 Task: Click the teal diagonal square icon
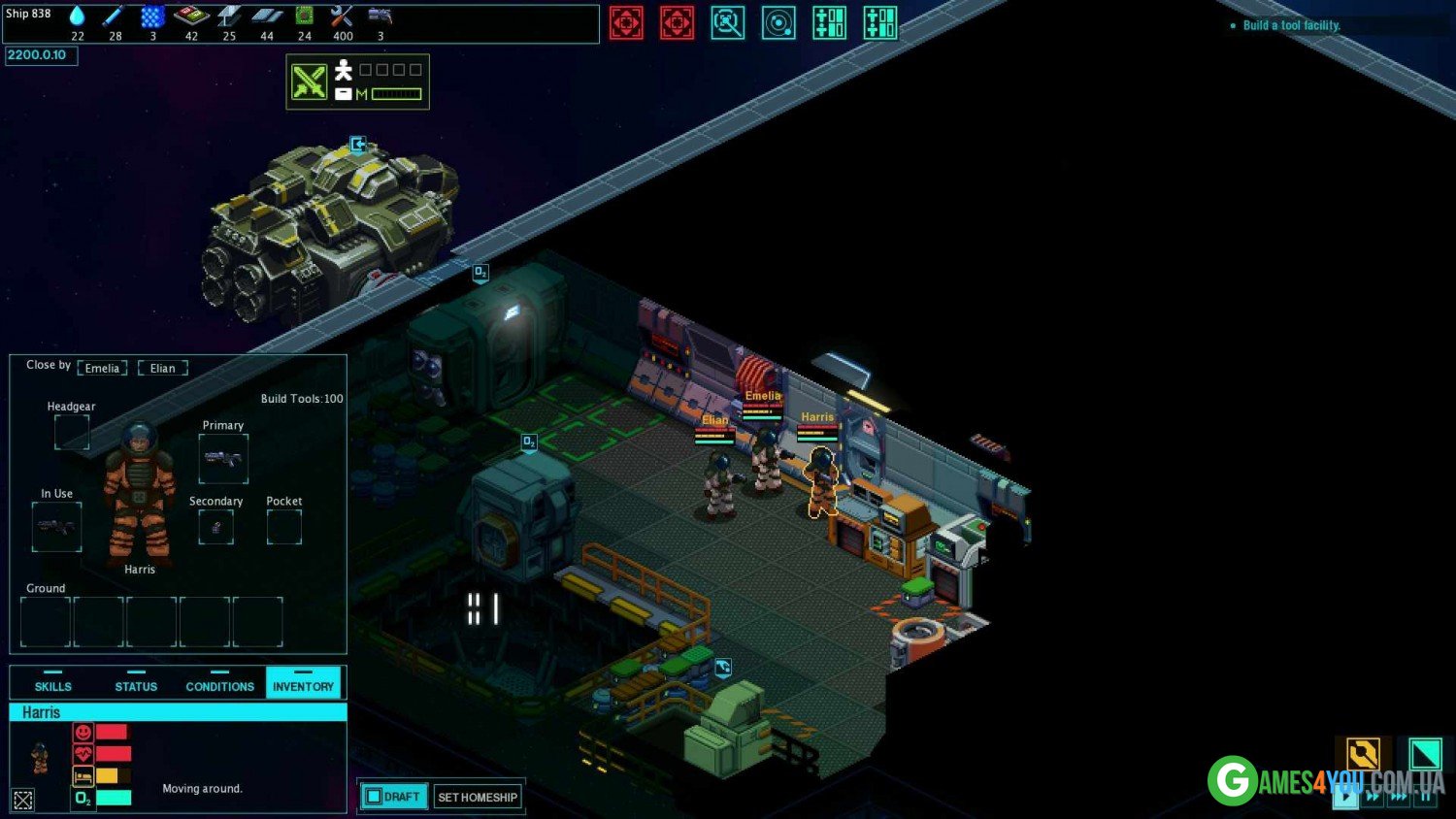pos(1425,754)
